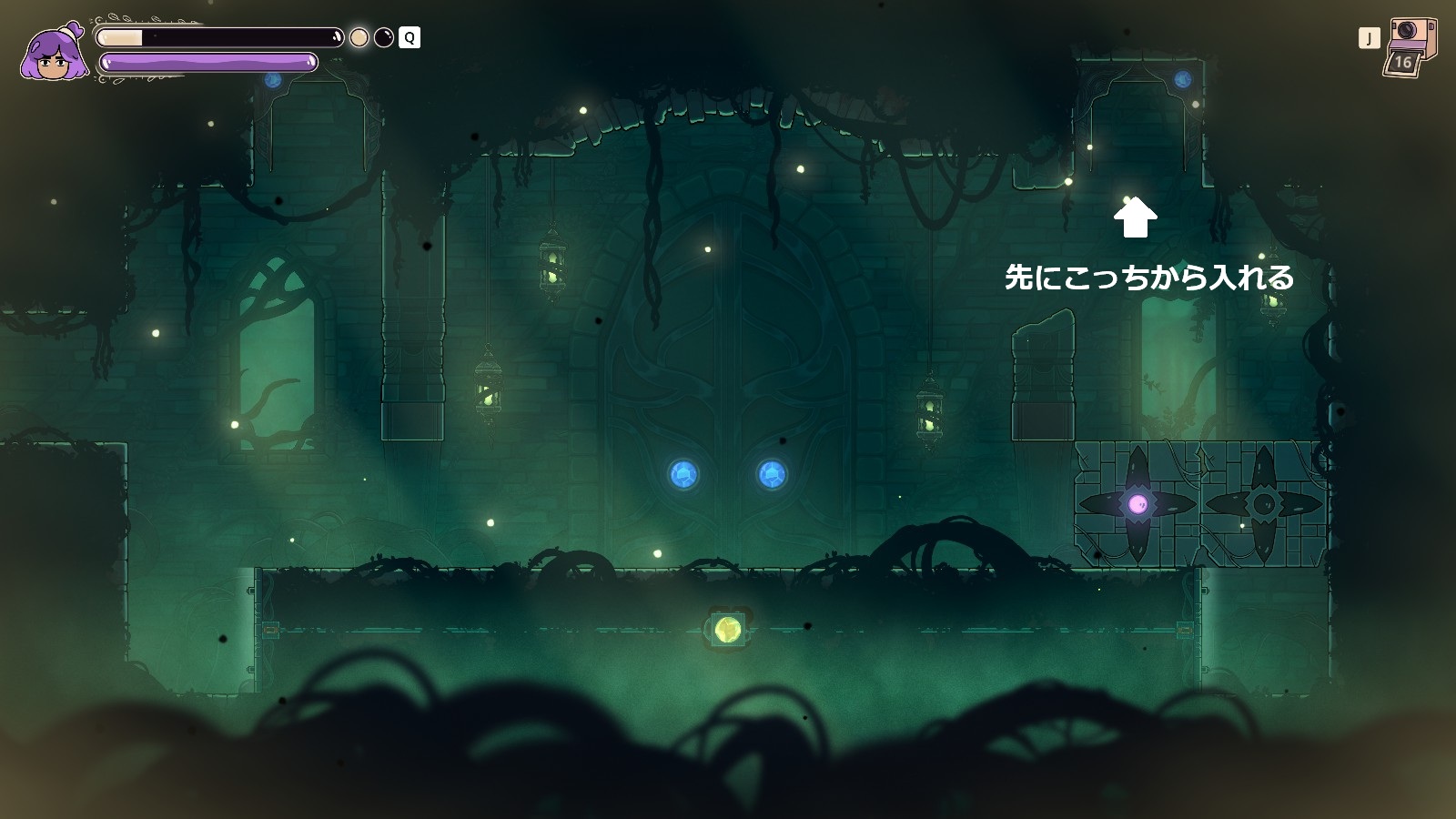The width and height of the screenshot is (1456, 819).
Task: Click the purple-haired character portrait
Action: [54, 53]
